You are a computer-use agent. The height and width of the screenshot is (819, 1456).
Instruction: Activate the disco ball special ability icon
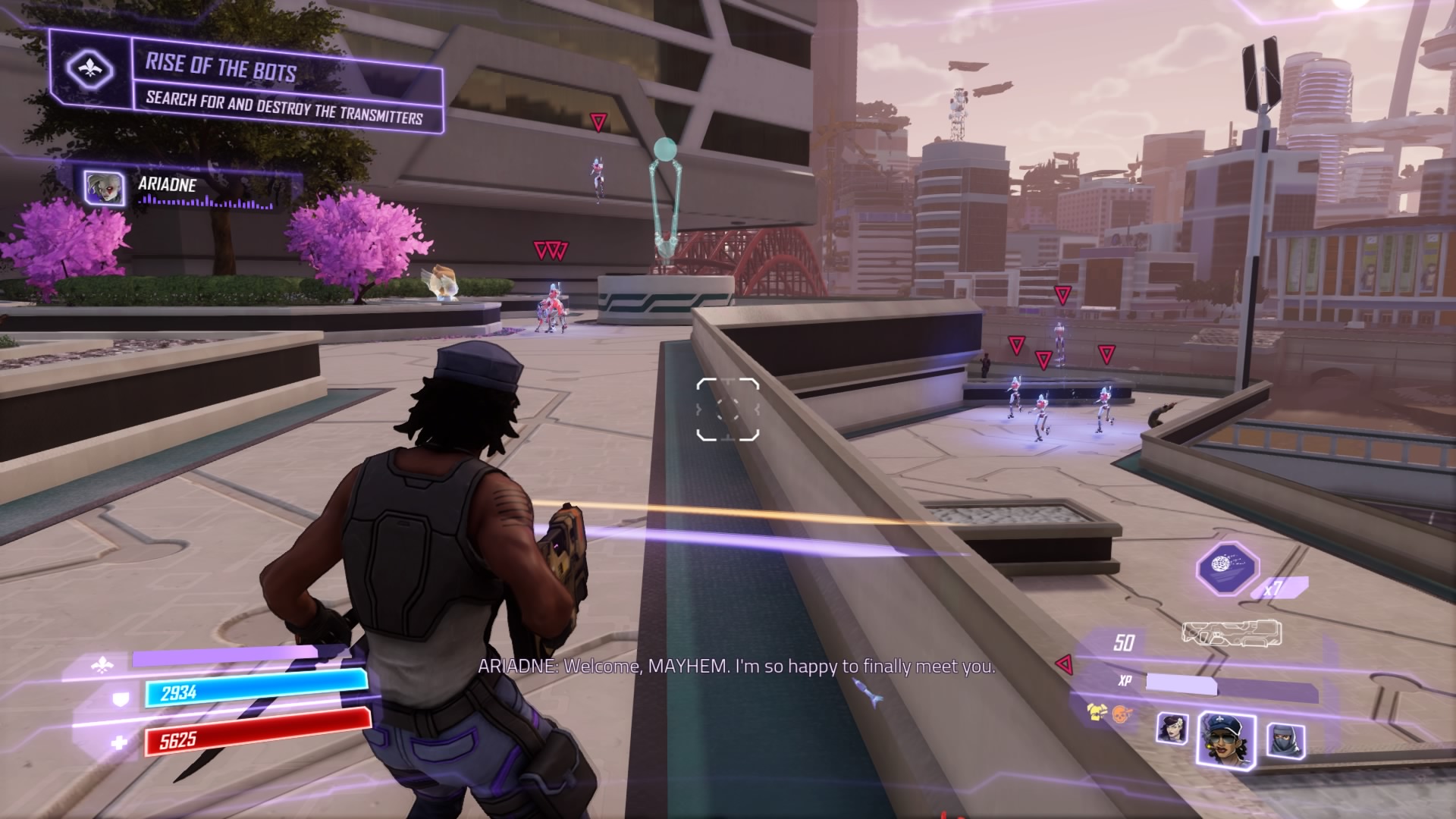(x=1227, y=568)
